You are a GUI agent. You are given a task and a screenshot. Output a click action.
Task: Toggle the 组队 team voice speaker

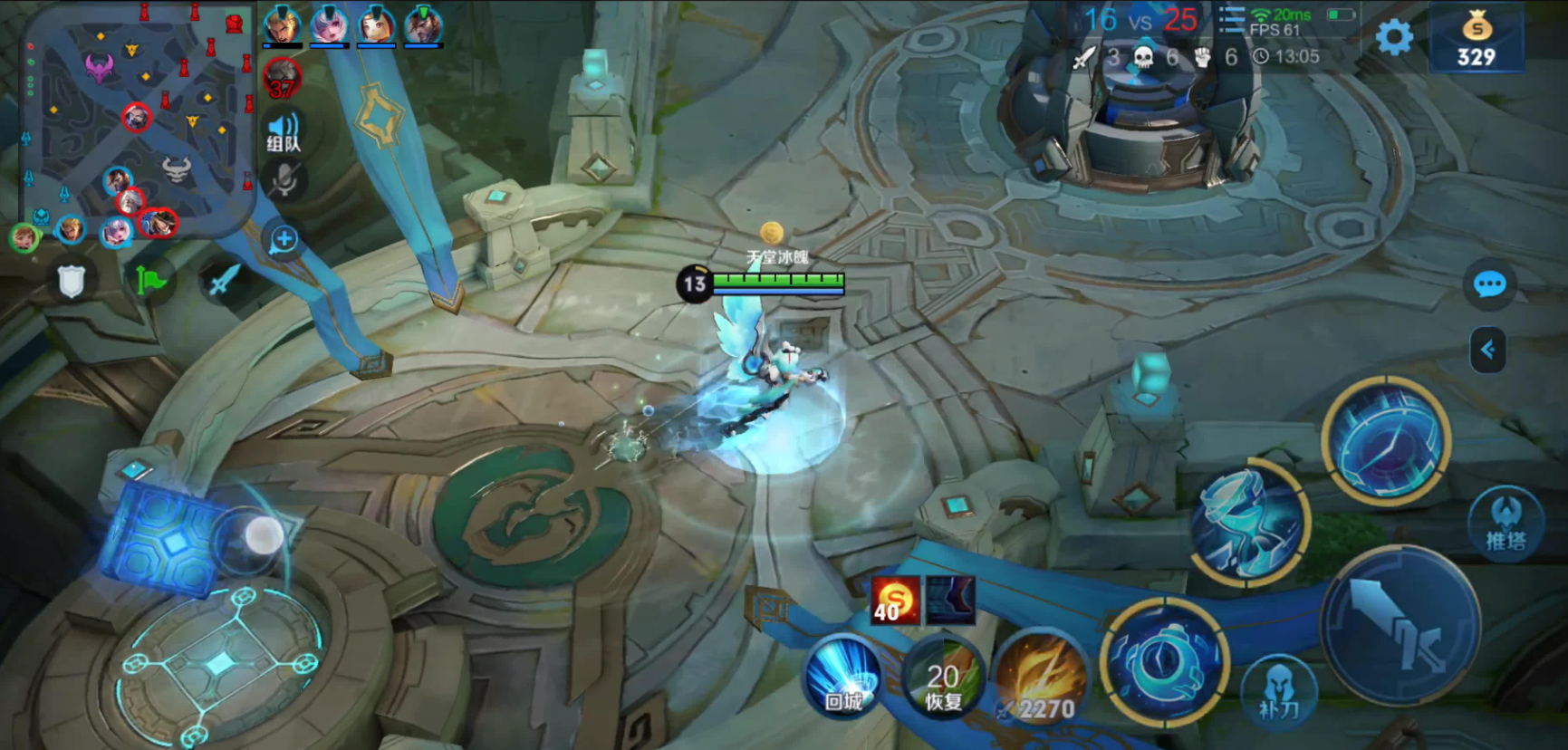[x=284, y=131]
